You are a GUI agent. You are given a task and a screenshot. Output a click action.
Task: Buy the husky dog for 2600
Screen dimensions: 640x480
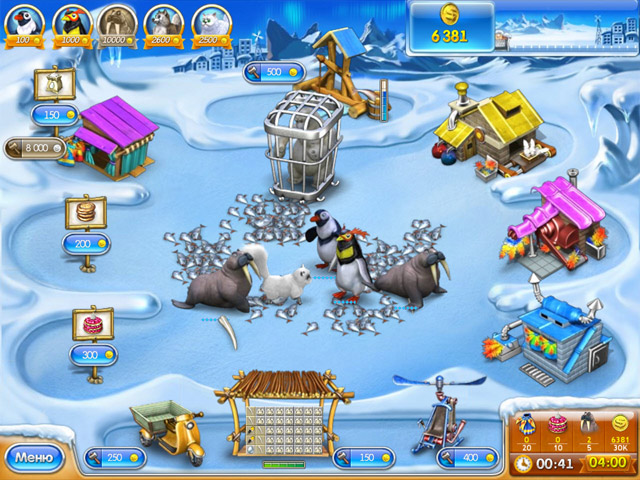tap(164, 22)
